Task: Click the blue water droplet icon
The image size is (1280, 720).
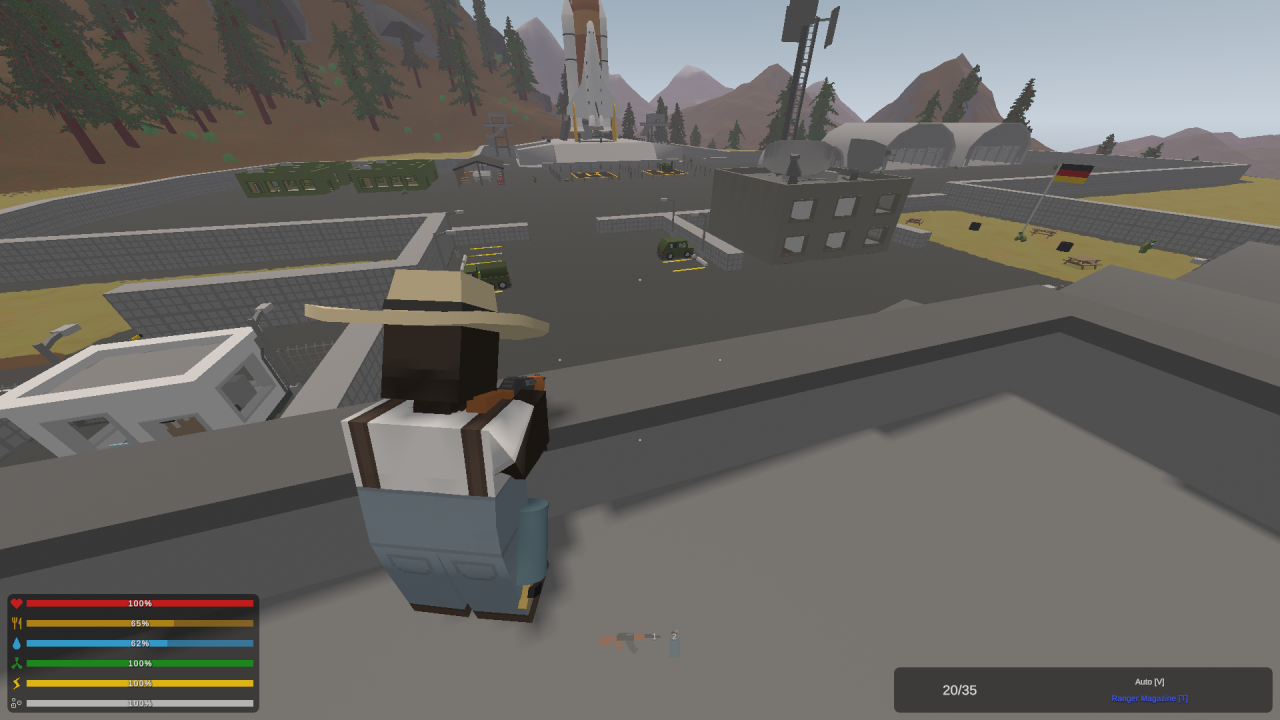Action: coord(16,643)
